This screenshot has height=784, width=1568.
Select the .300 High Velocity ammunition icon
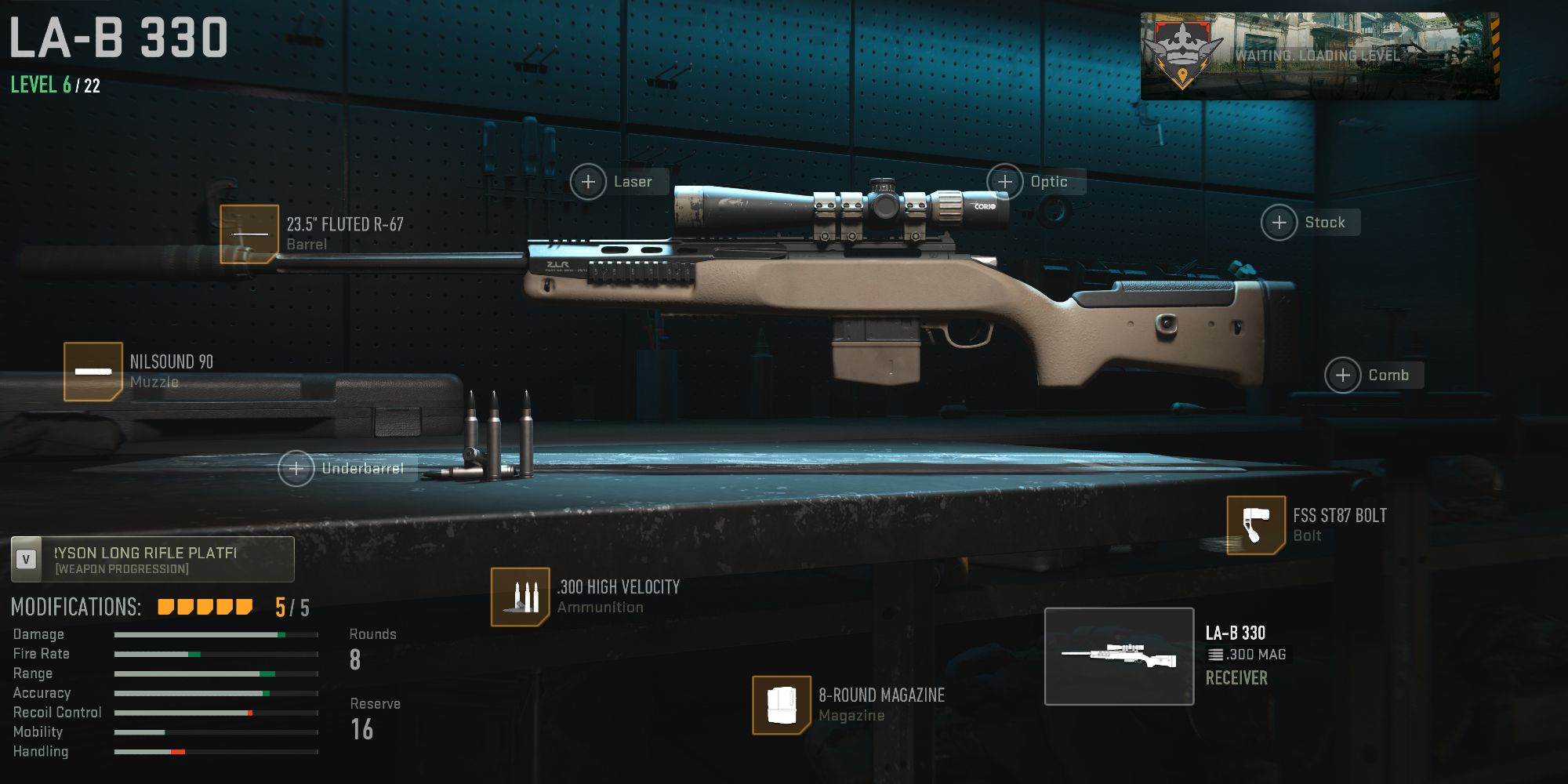click(520, 597)
